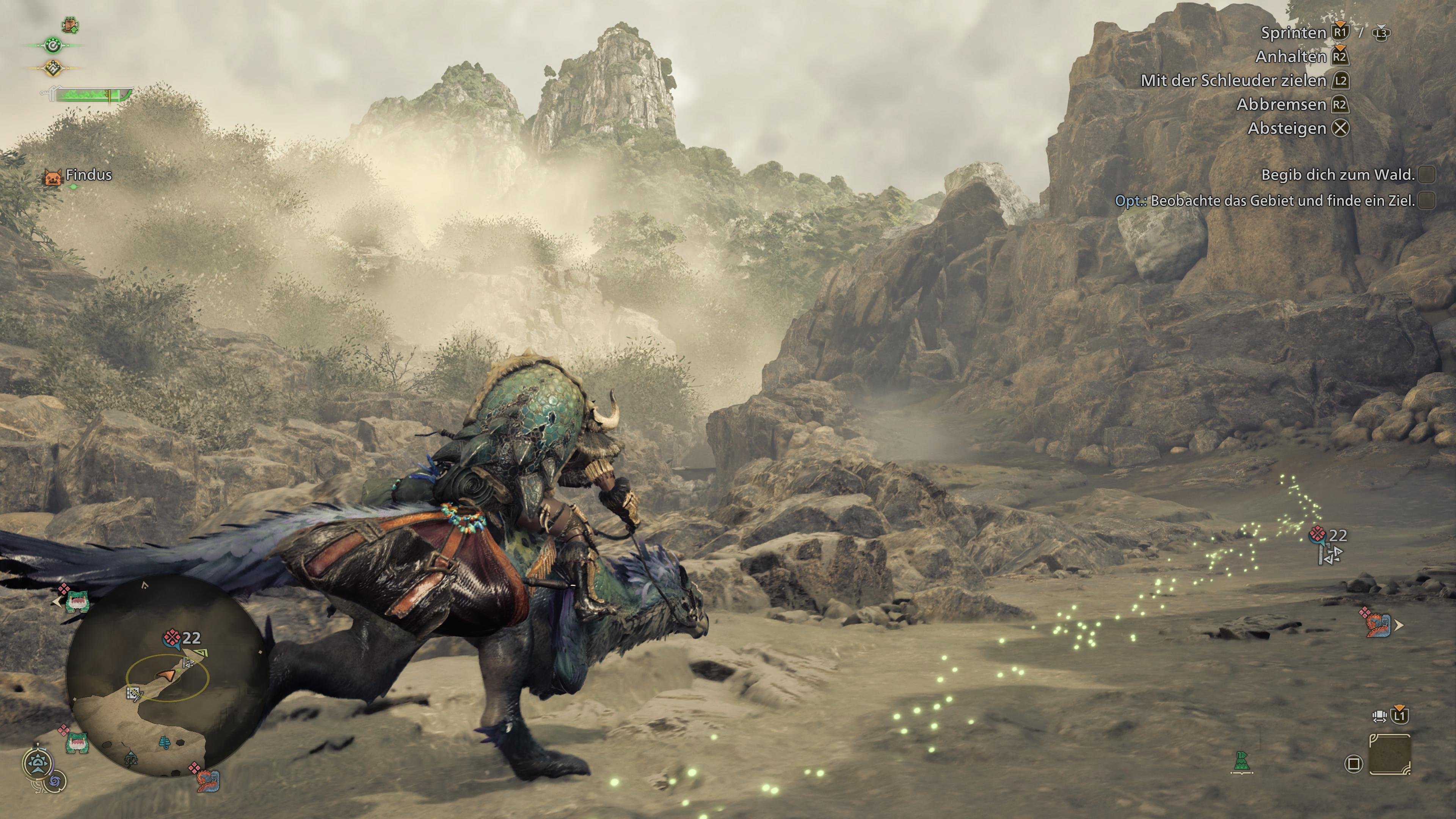Expand the monster tracker arrow at right edge
Viewport: 1456px width, 819px height.
coord(1399,625)
